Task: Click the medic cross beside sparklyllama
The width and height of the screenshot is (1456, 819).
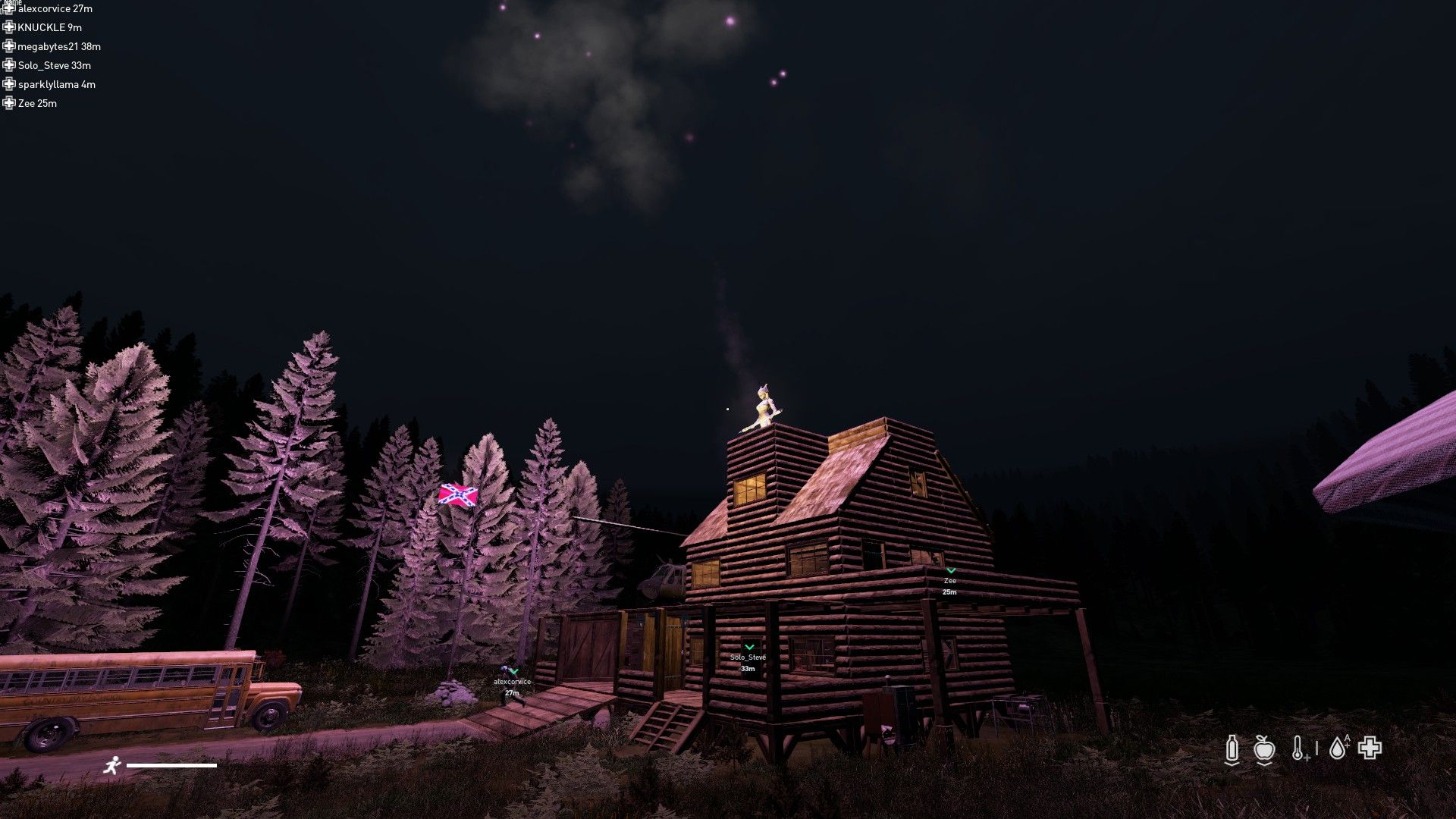Action: [10, 84]
